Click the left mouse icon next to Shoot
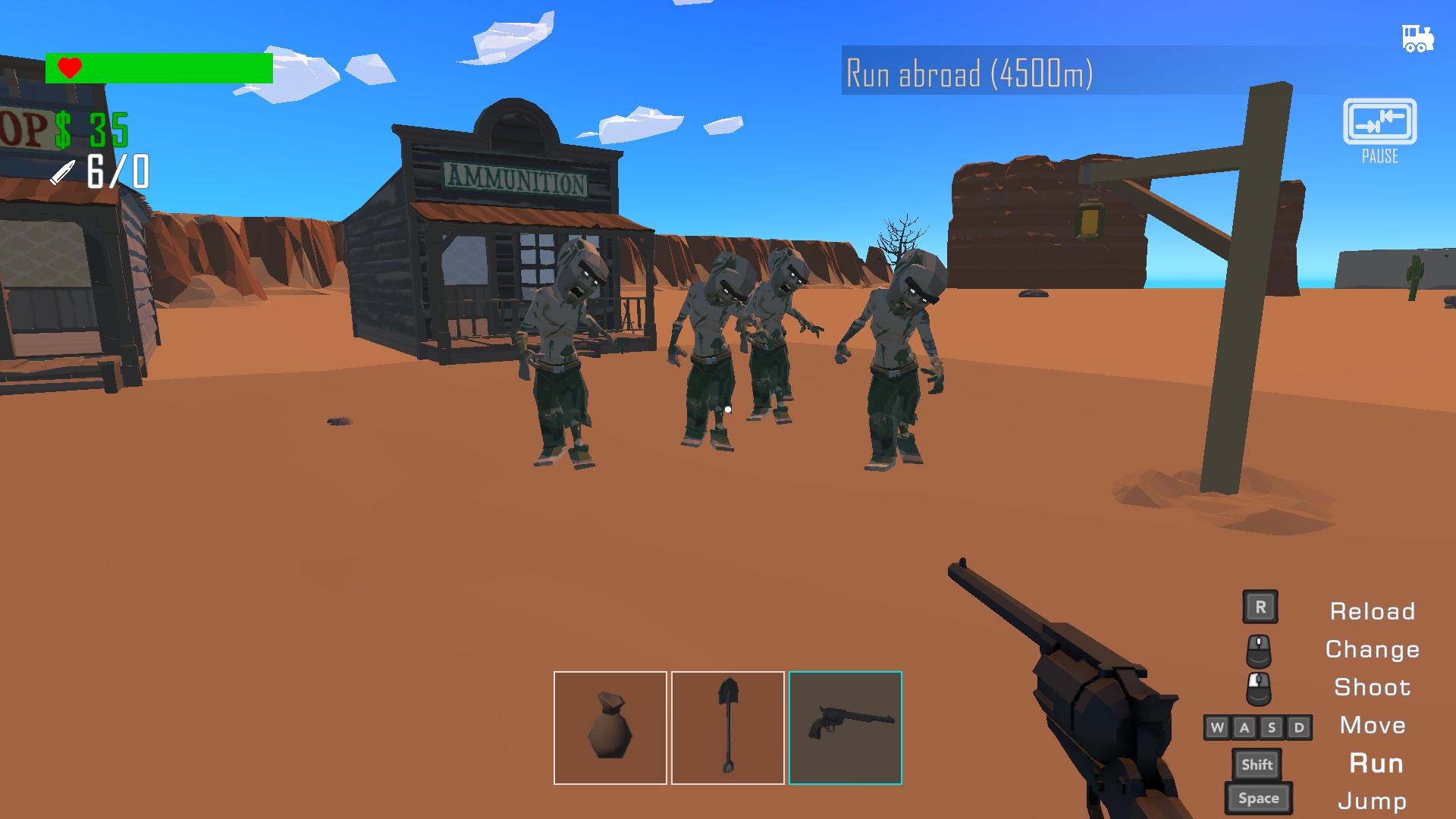 point(1259,687)
